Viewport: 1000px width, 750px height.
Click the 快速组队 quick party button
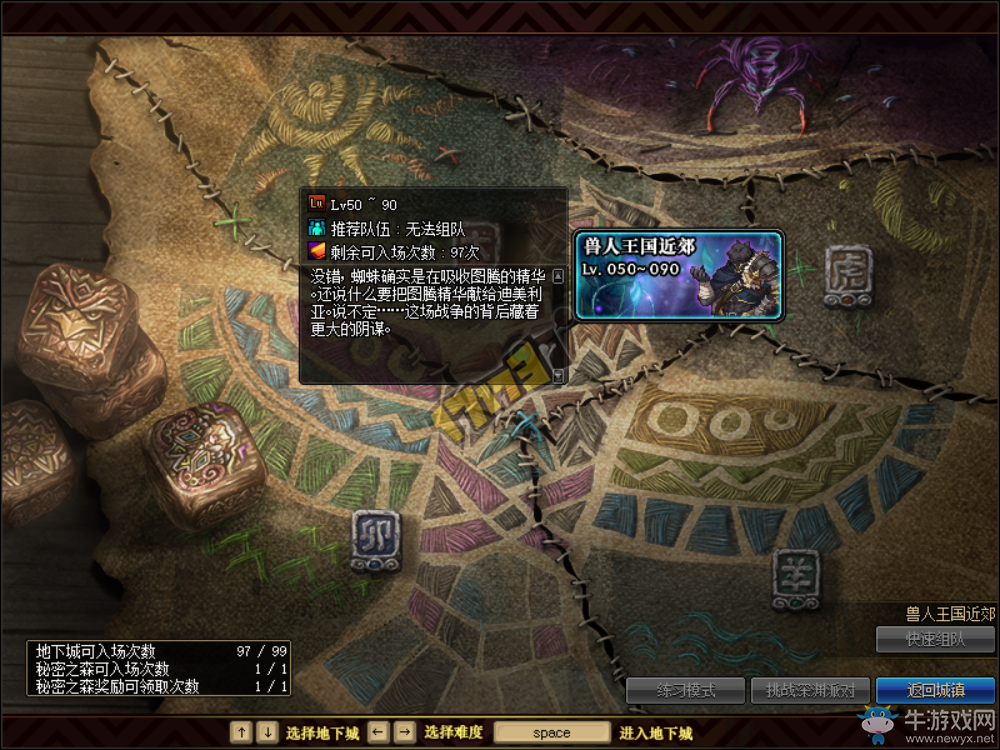tap(935, 639)
